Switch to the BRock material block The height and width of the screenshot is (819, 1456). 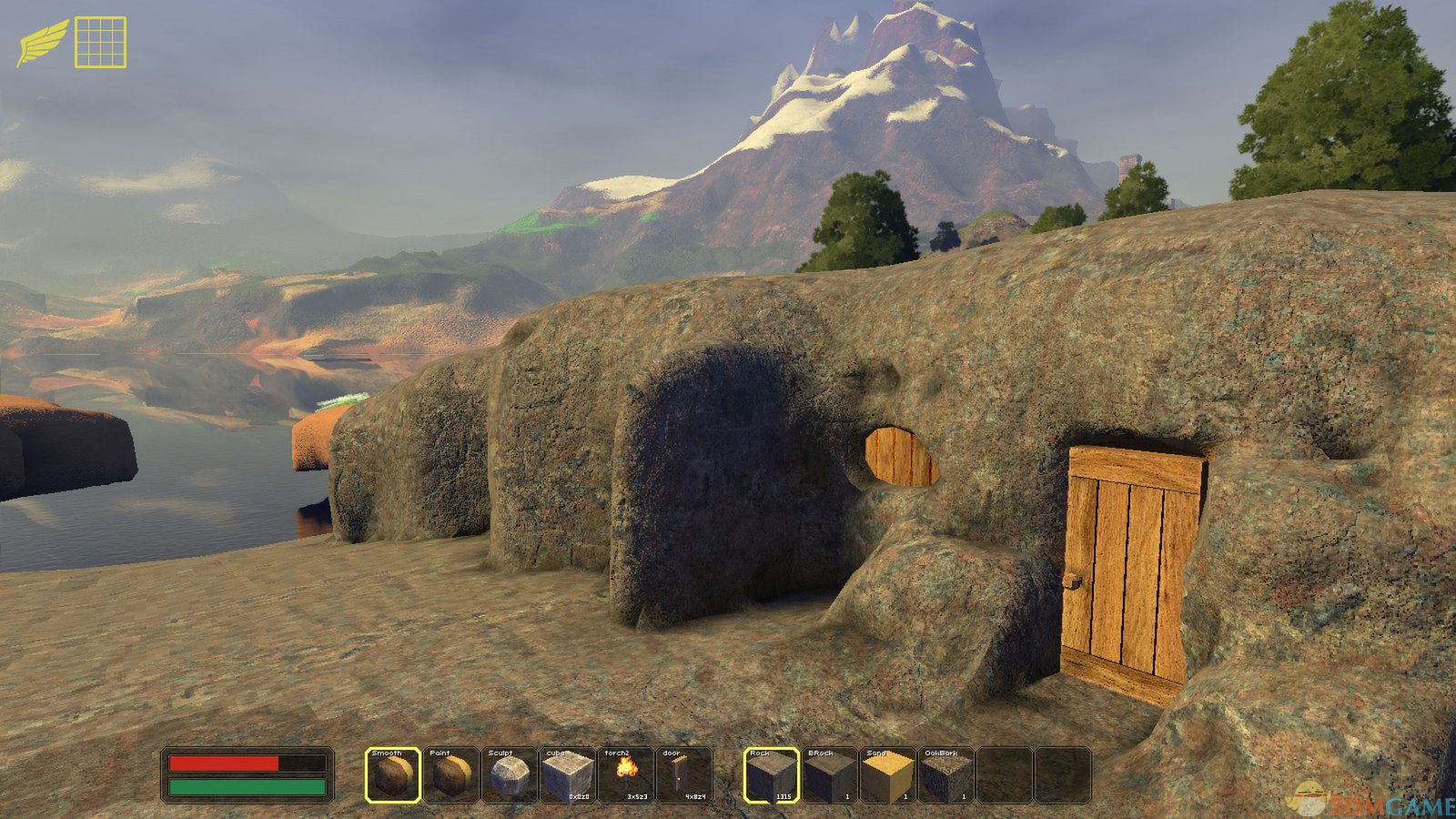[830, 775]
